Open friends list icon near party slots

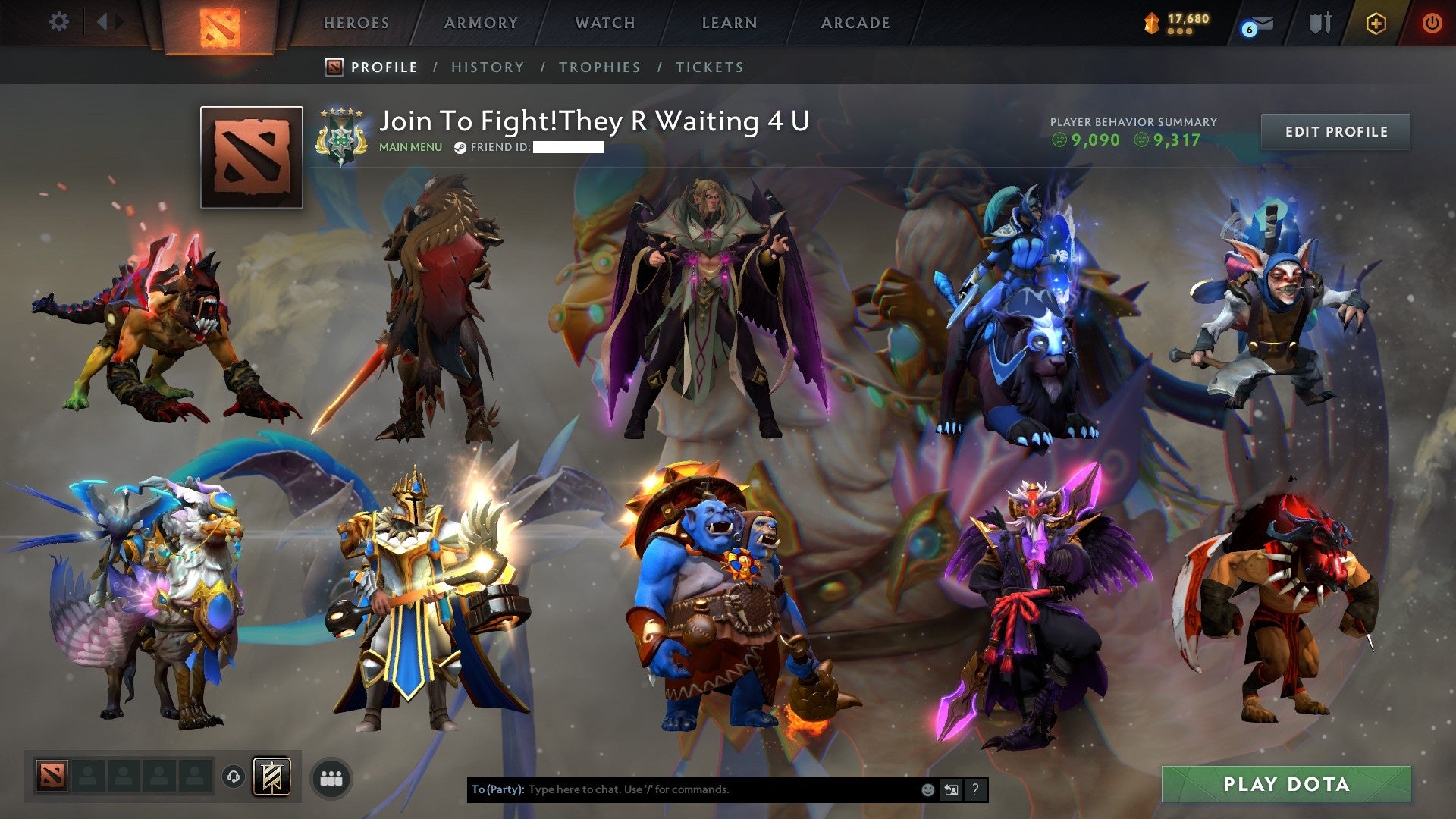tap(329, 777)
